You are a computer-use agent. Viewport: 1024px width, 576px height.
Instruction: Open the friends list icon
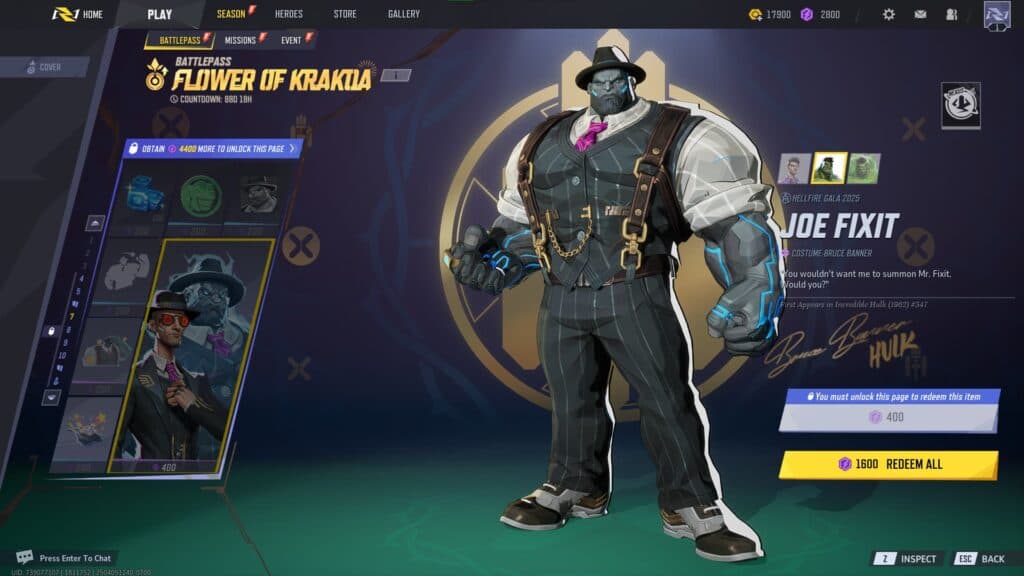(951, 14)
